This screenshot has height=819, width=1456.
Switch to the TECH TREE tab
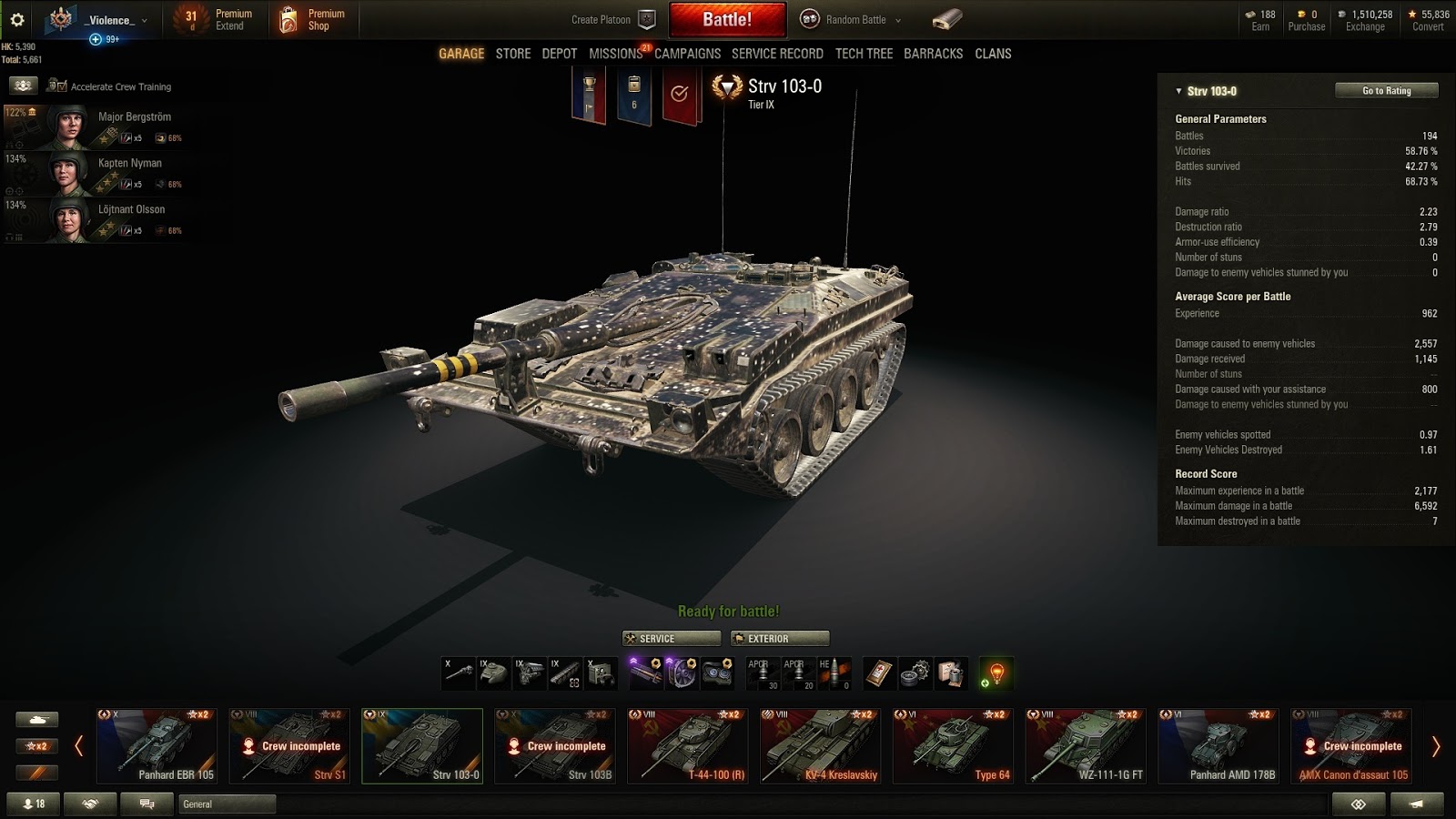pos(863,54)
